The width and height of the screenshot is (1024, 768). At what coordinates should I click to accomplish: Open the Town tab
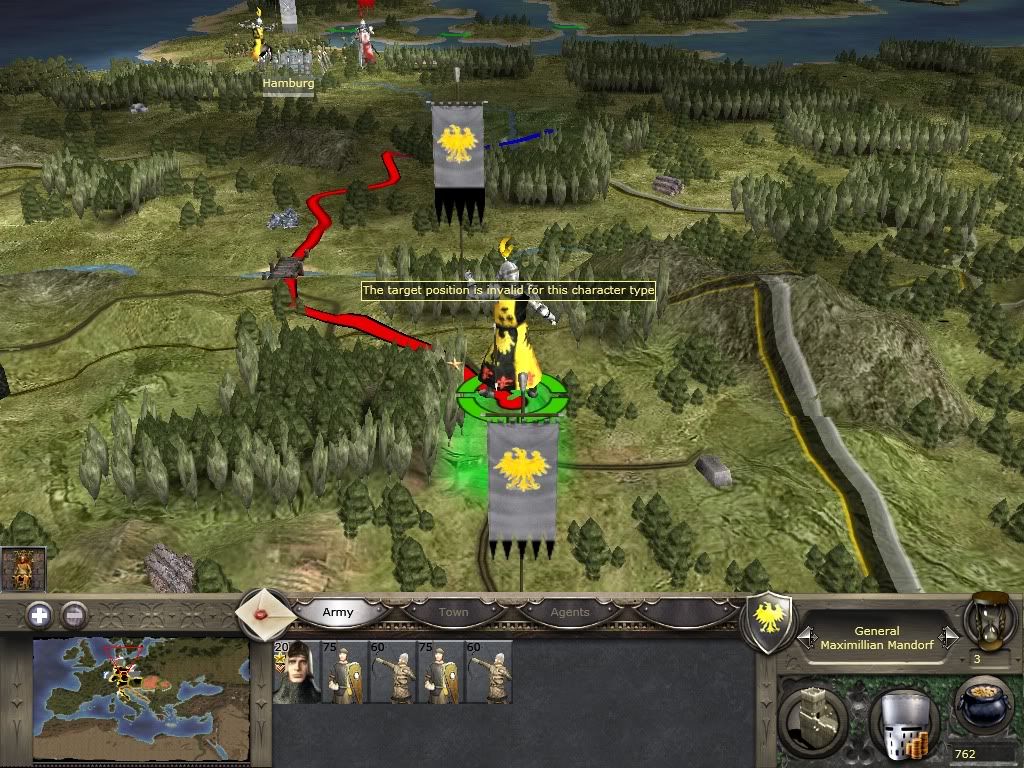453,611
